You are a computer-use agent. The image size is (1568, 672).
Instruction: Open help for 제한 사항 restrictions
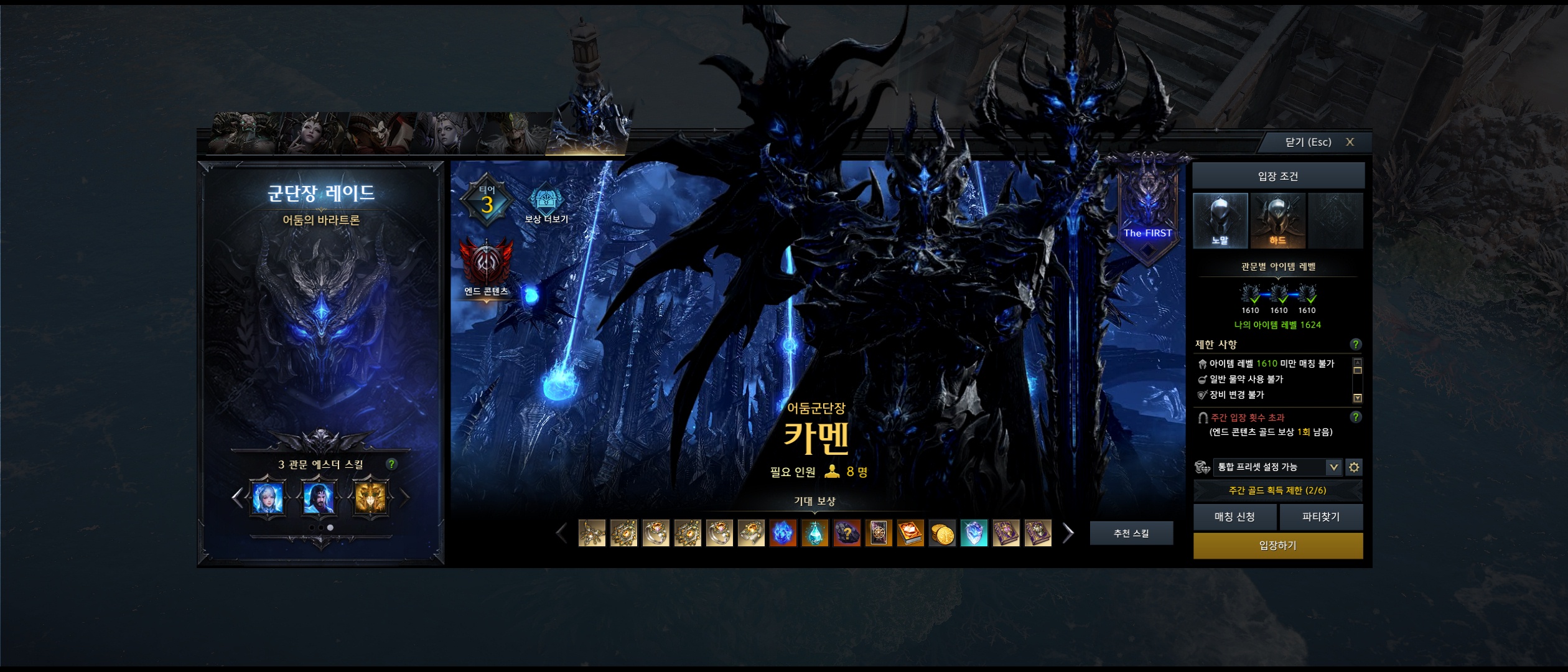point(1355,344)
